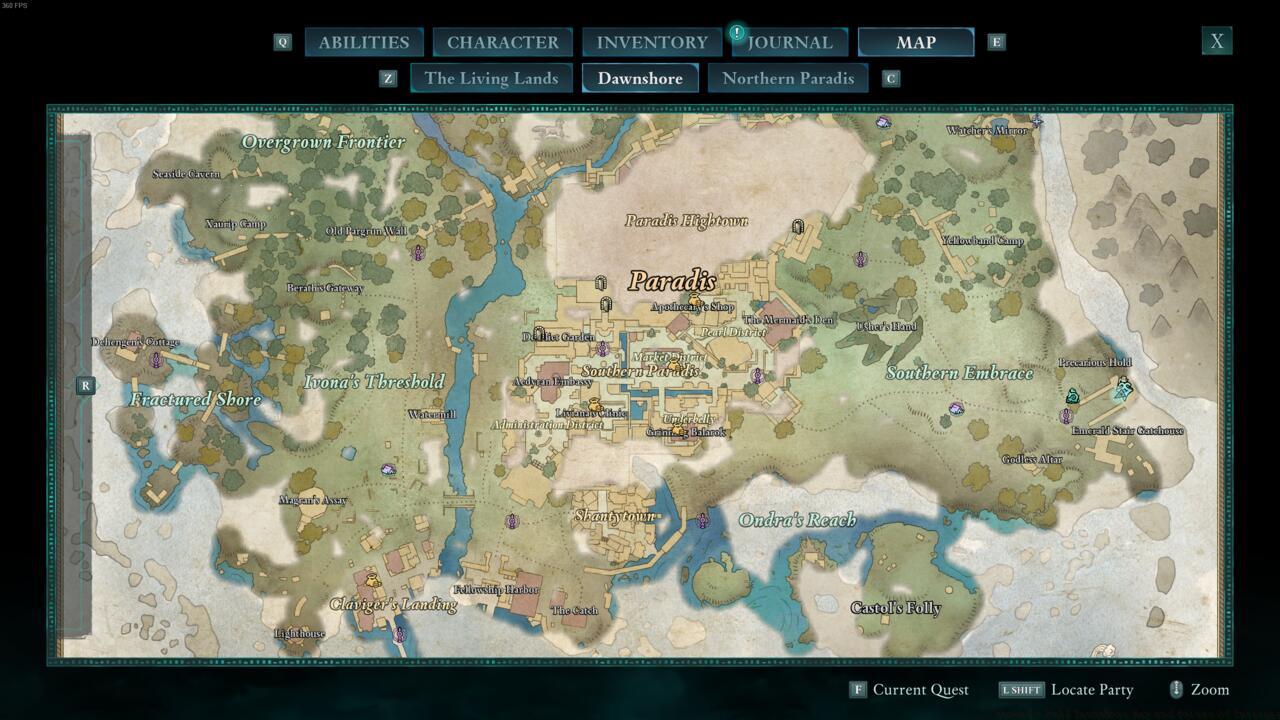The width and height of the screenshot is (1280, 720).
Task: Select the merchant icon at the Grinning Balarok
Action: point(677,429)
